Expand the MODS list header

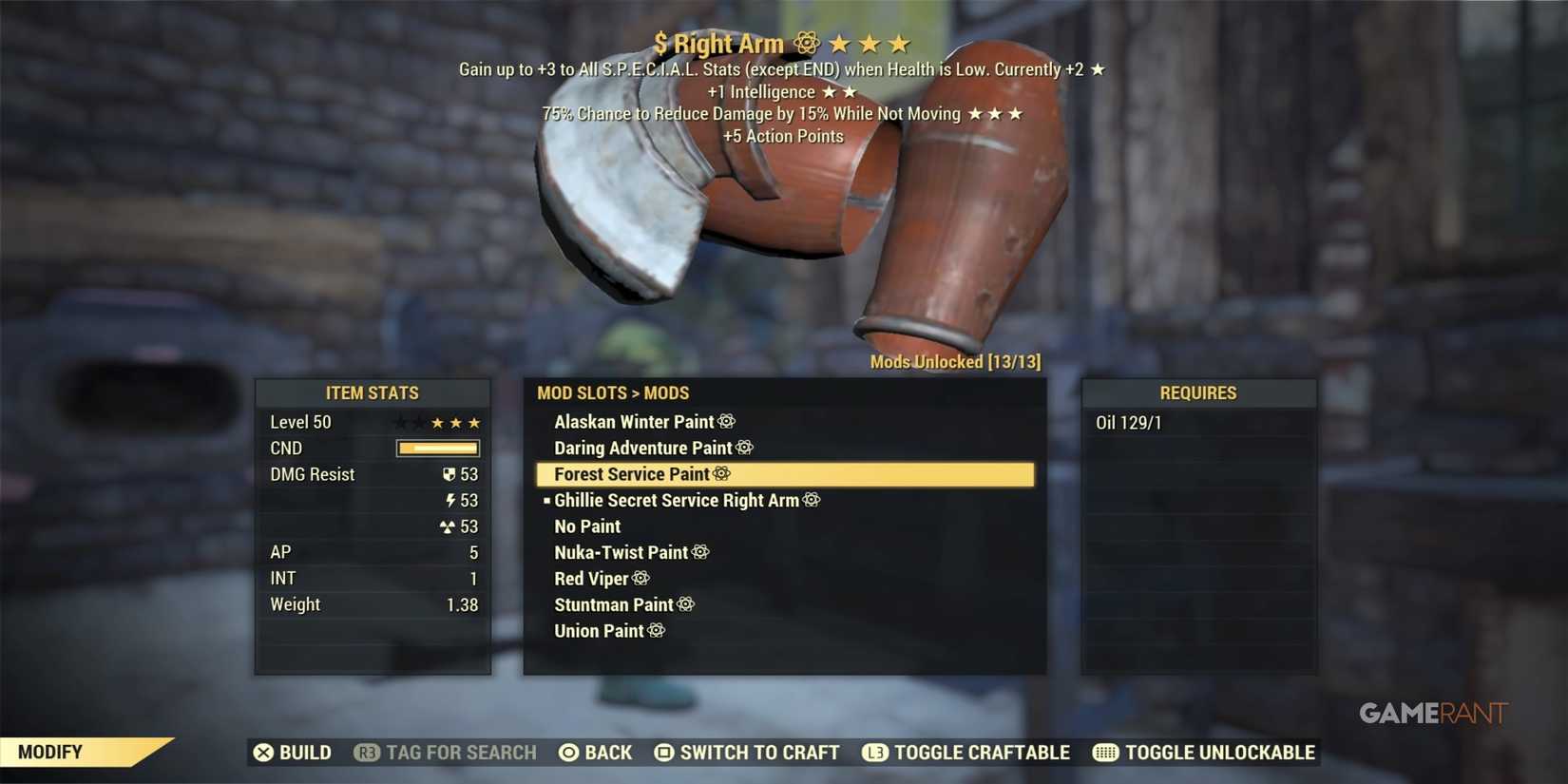coord(667,392)
